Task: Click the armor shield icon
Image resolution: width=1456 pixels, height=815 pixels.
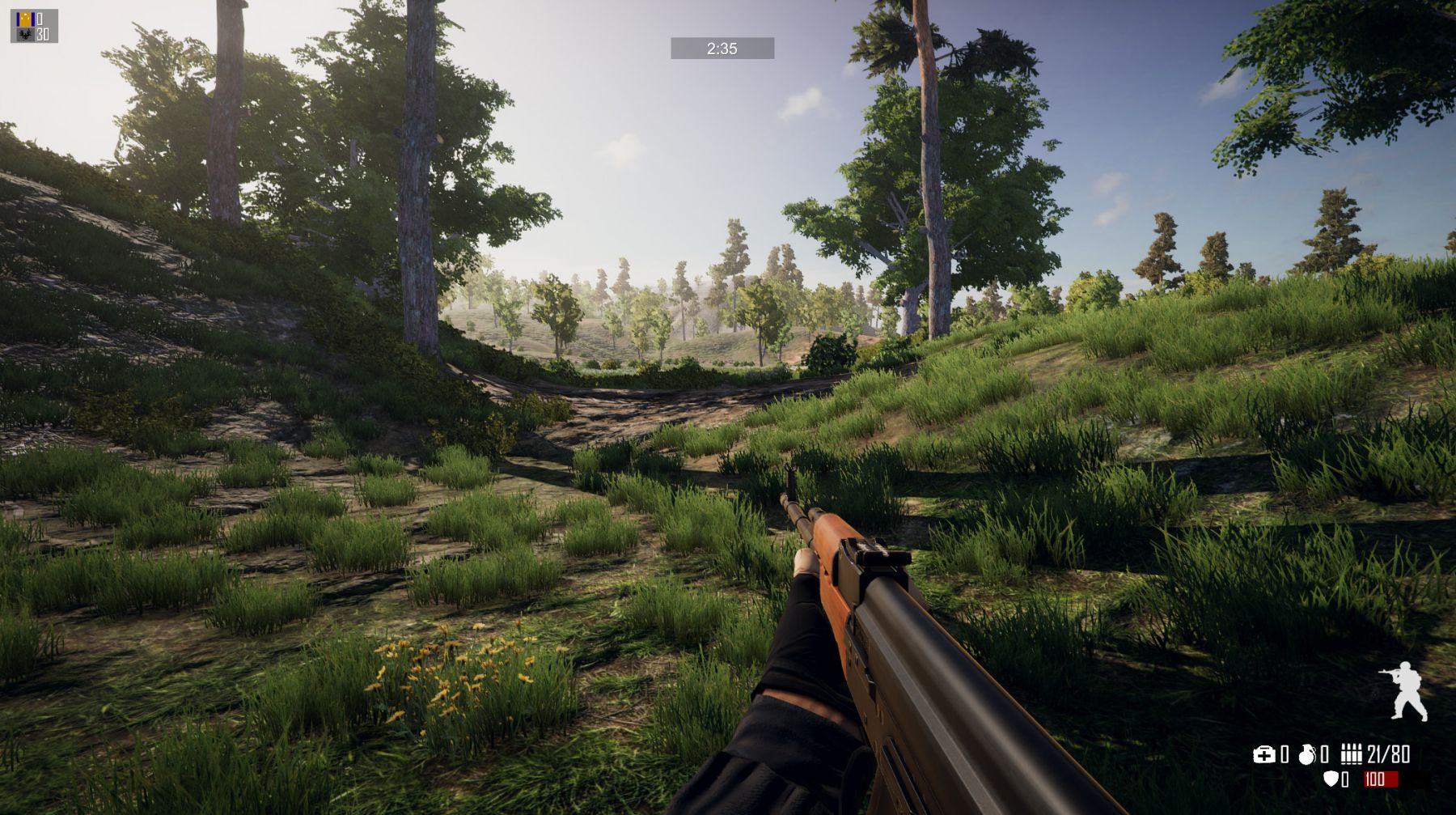Action: pyautogui.click(x=1330, y=779)
